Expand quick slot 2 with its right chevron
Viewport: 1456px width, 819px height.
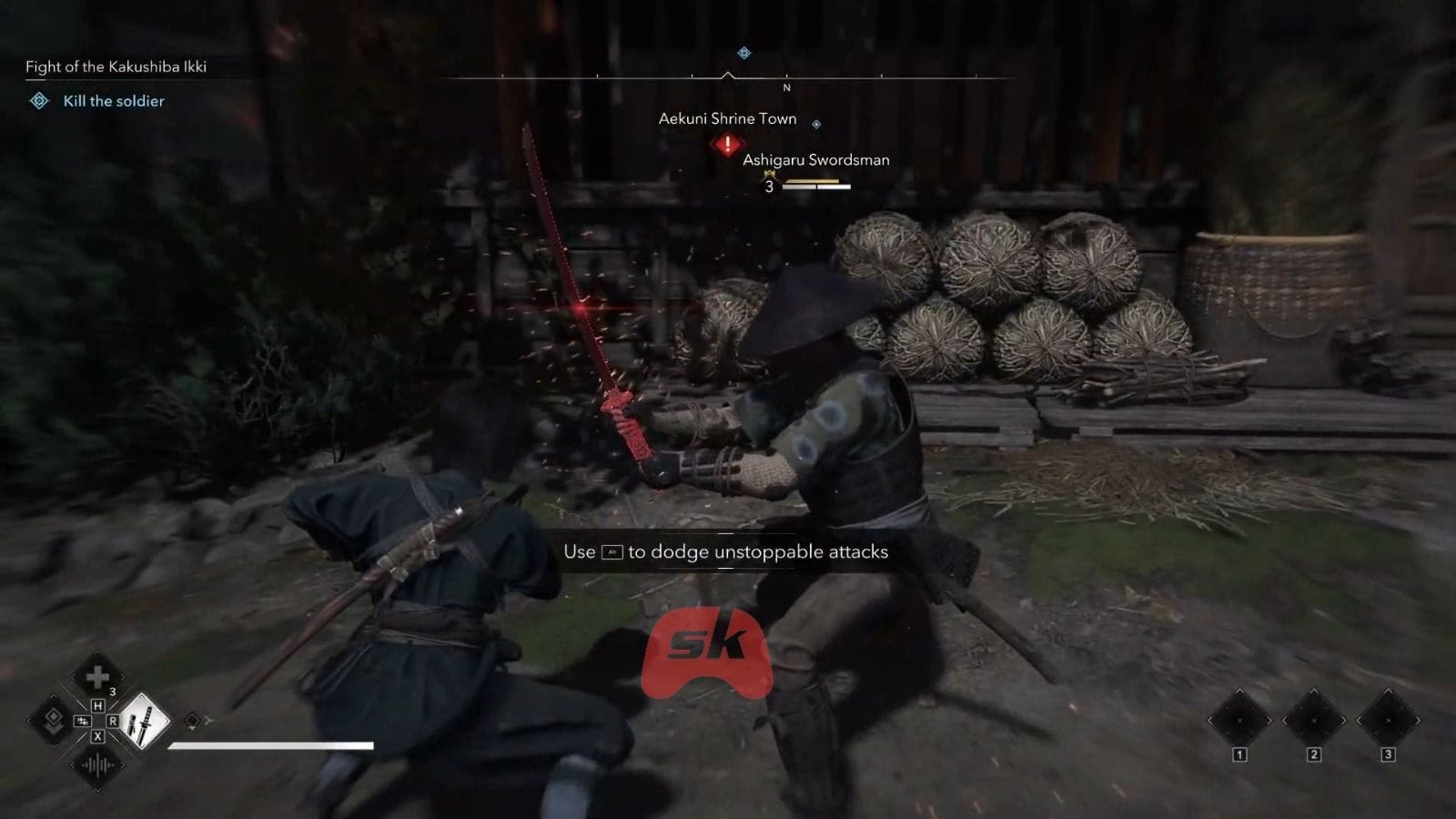(1344, 719)
